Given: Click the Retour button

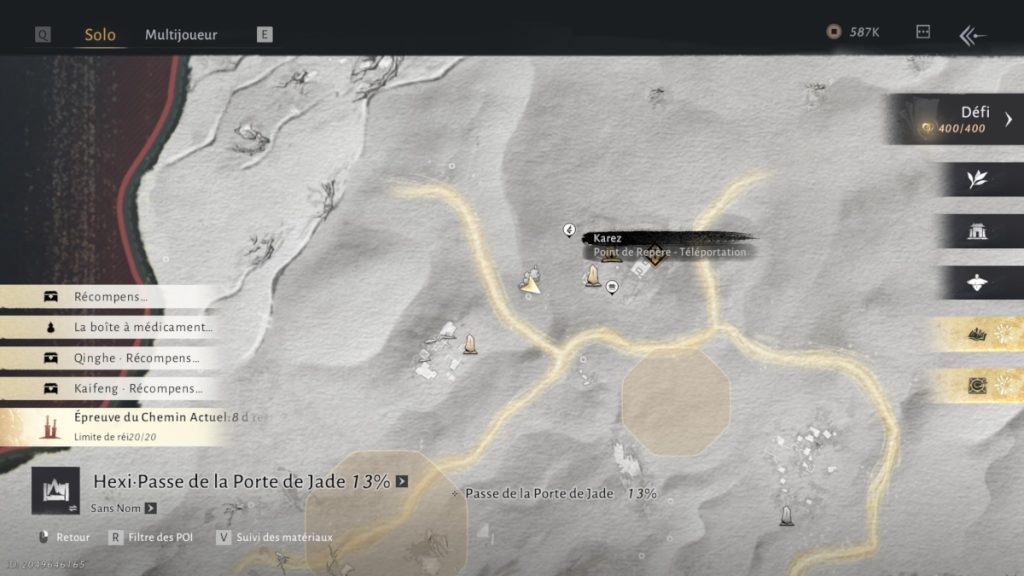Looking at the screenshot, I should coord(64,537).
